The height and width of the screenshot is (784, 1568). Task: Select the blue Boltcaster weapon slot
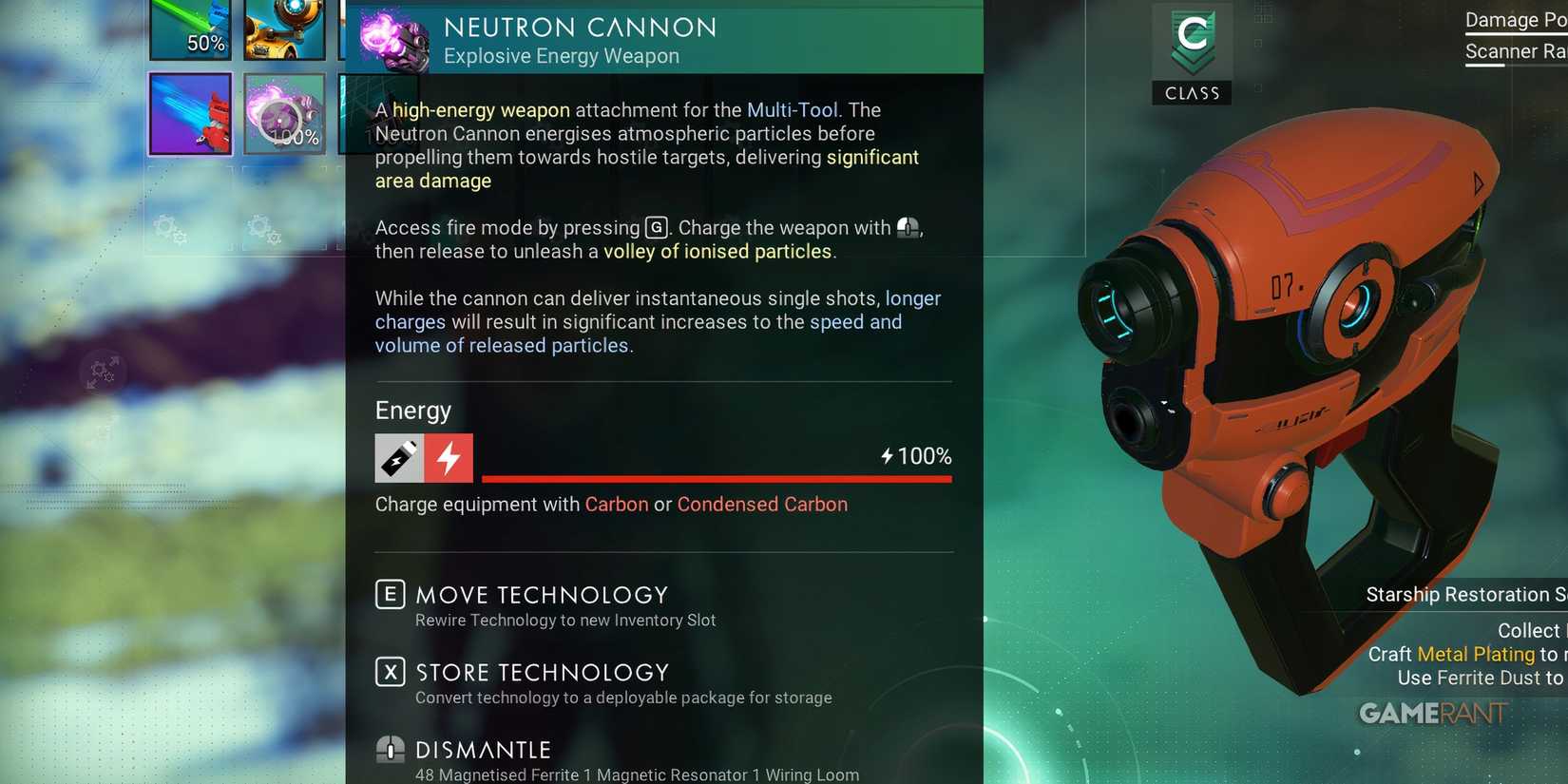tap(190, 114)
